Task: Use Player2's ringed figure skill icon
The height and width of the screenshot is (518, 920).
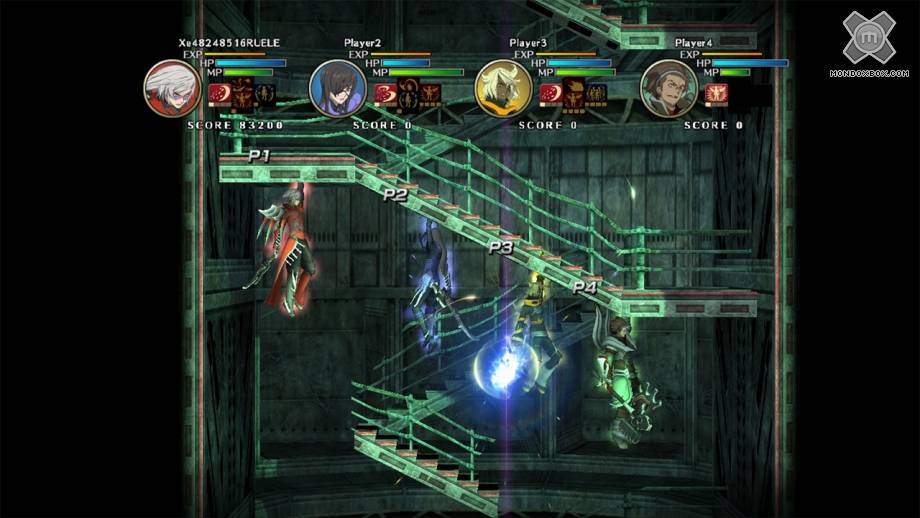Action: point(409,96)
